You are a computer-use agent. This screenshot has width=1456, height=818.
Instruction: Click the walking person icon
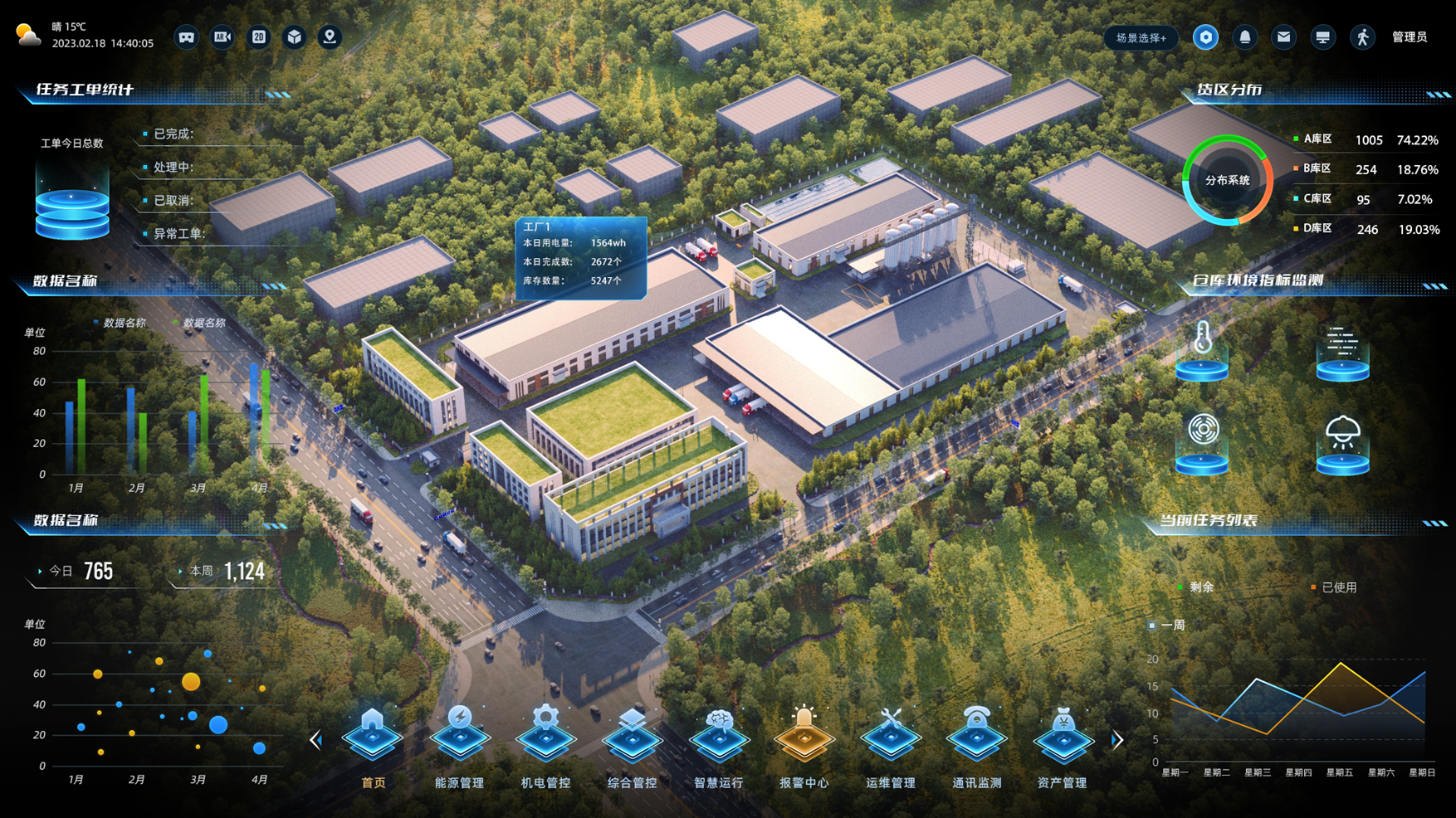coord(1362,37)
